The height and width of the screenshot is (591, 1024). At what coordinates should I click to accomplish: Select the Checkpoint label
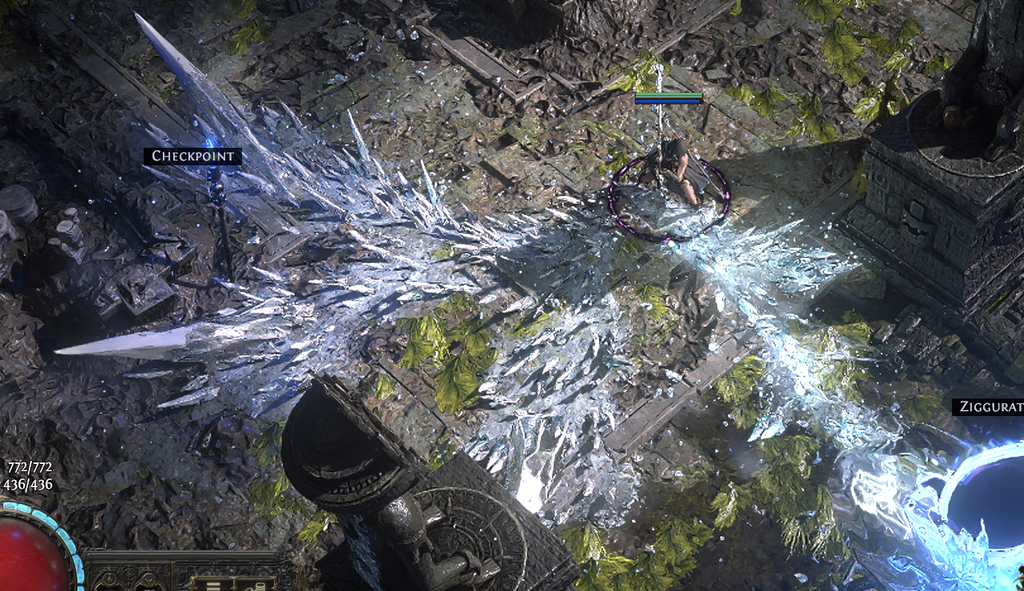pos(193,156)
